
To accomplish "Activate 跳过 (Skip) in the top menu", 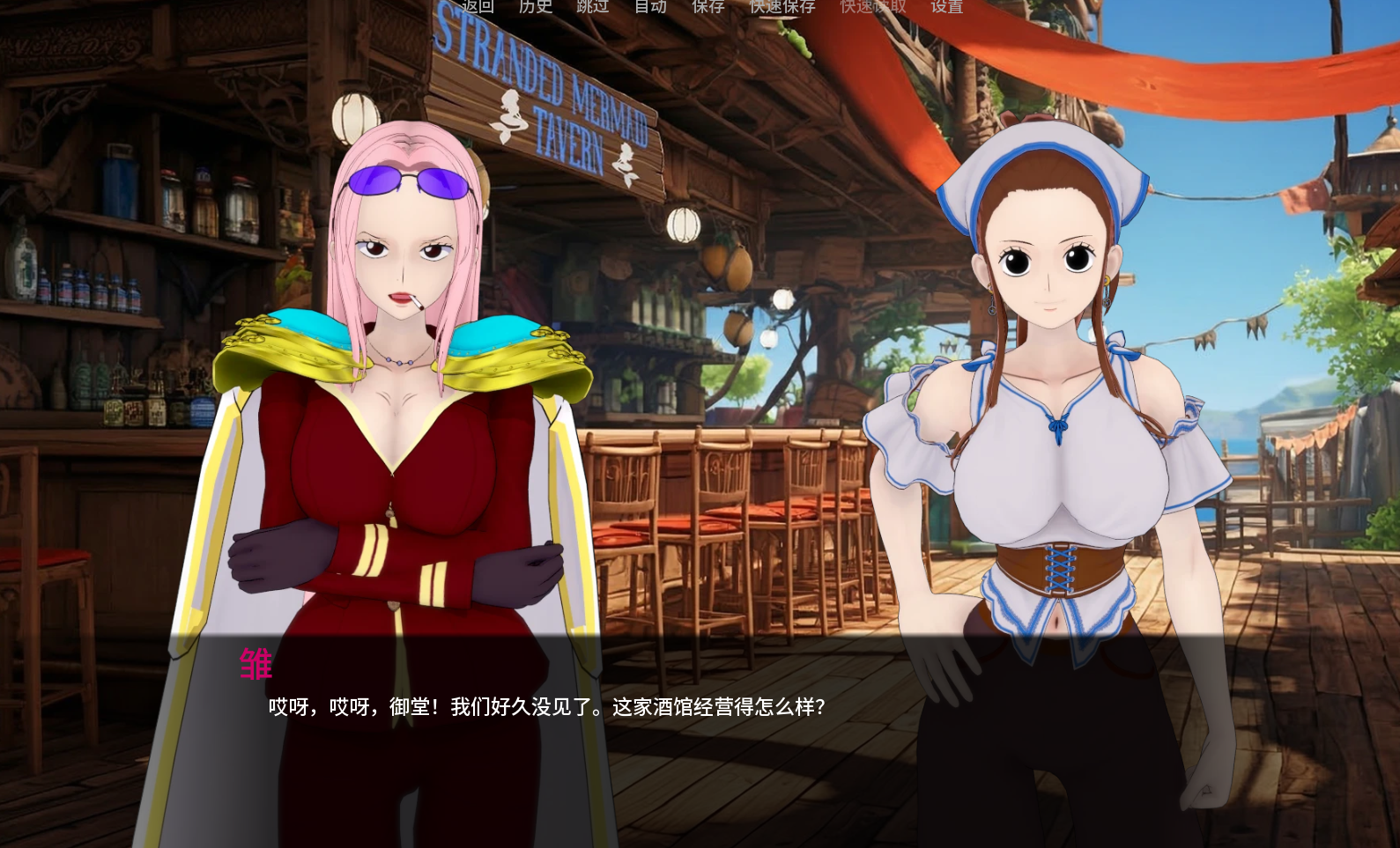I will (593, 7).
